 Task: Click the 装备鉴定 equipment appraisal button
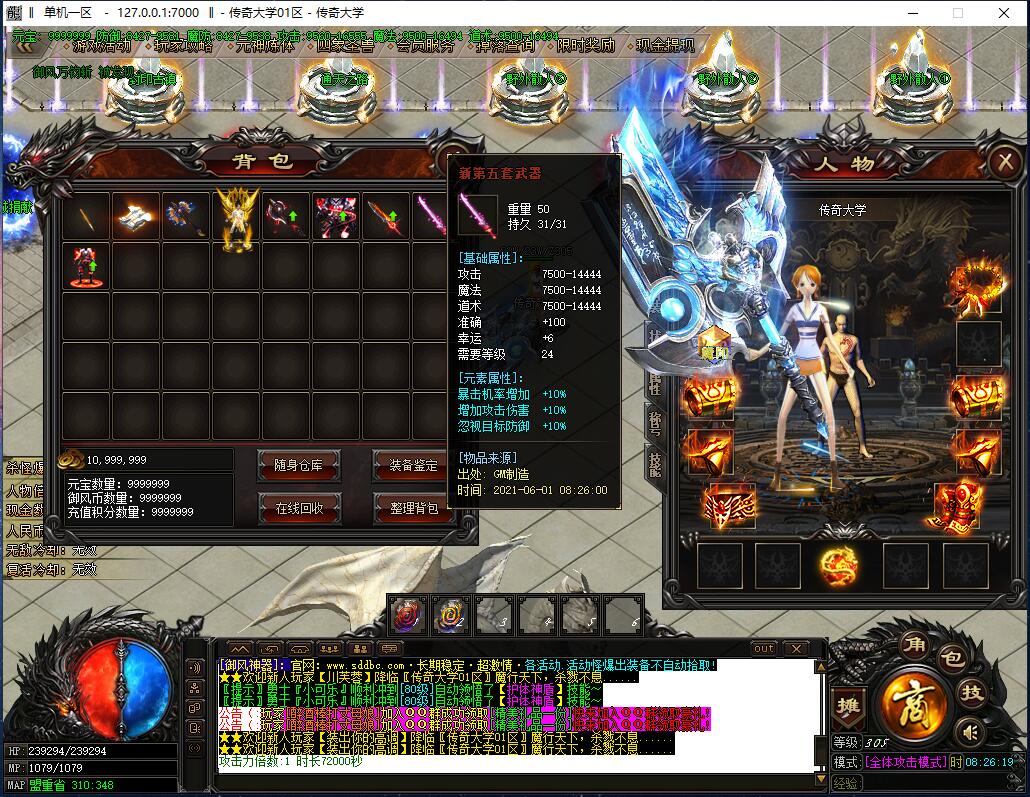tap(413, 465)
